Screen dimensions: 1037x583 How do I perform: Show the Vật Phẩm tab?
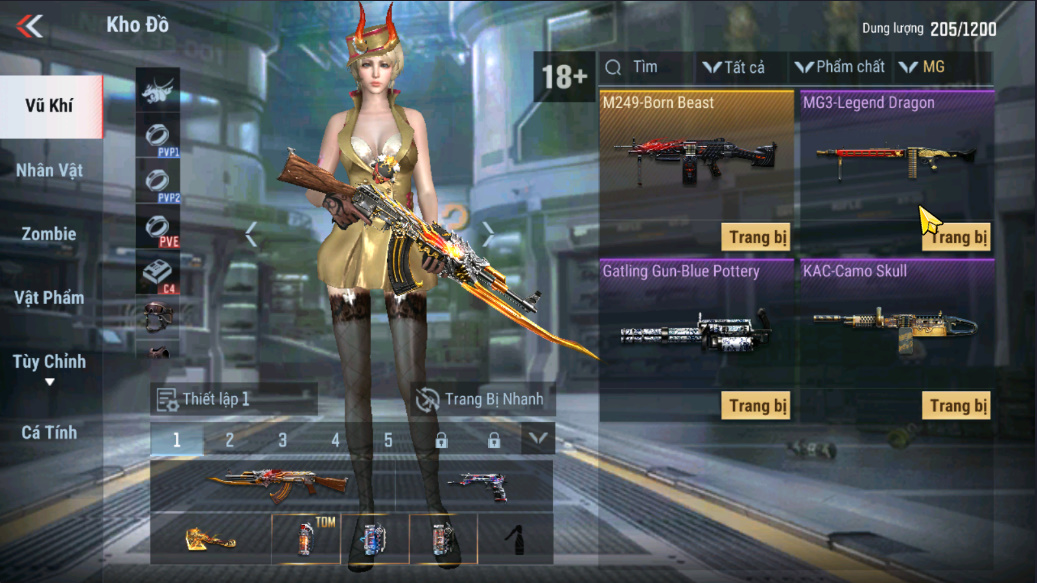pyautogui.click(x=49, y=298)
